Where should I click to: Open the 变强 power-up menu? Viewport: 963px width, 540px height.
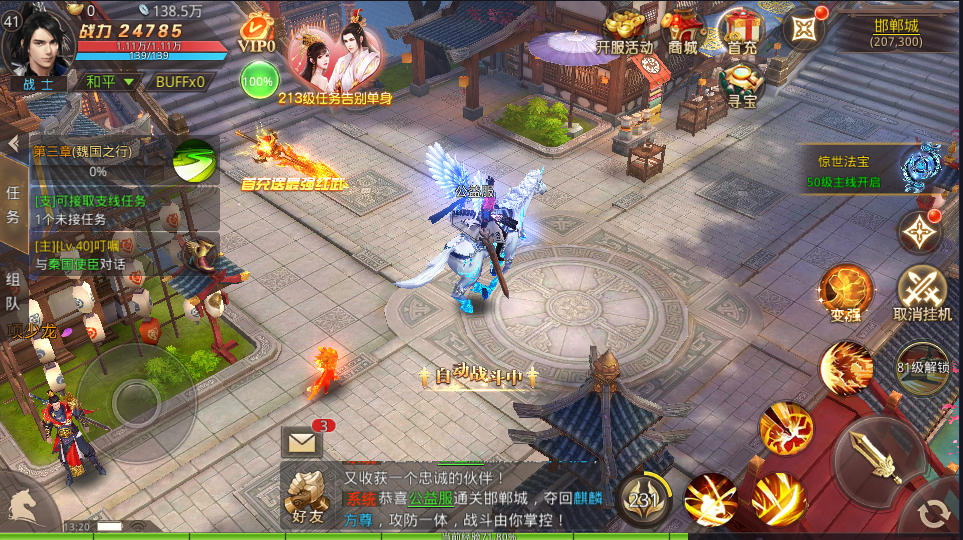pyautogui.click(x=845, y=292)
